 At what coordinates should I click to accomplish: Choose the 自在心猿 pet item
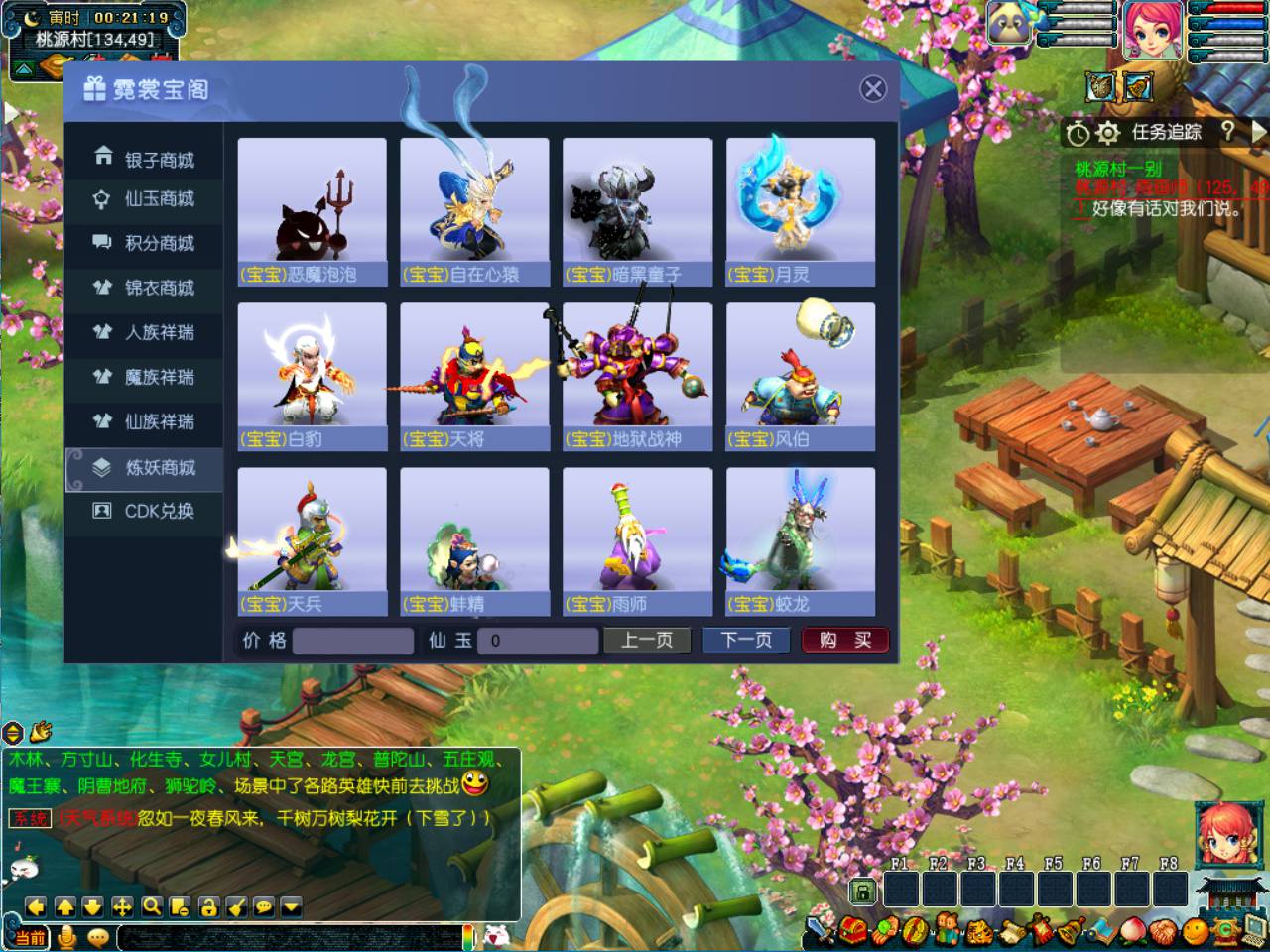(x=474, y=211)
